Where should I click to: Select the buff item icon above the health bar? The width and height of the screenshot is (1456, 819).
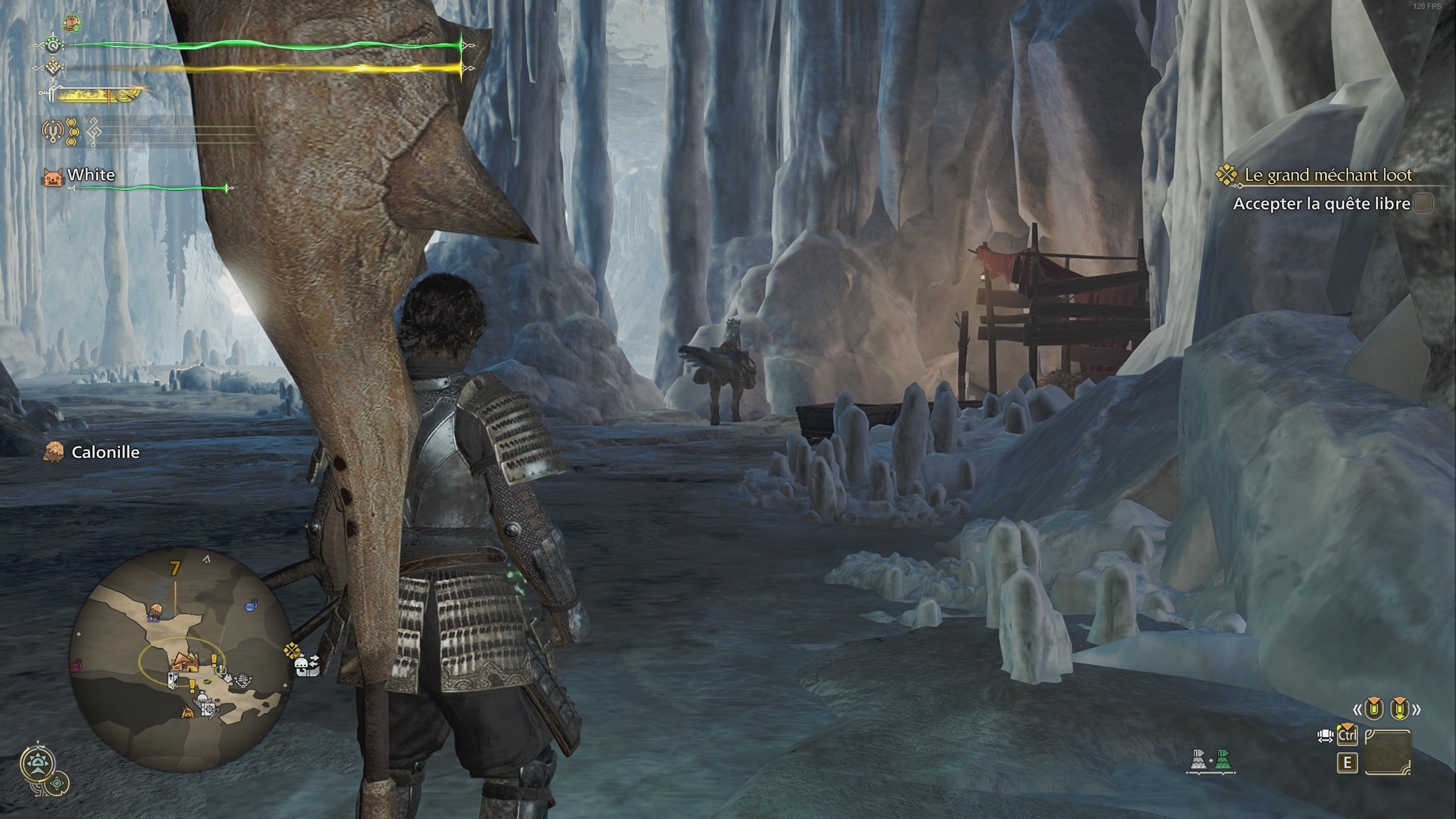(x=72, y=23)
